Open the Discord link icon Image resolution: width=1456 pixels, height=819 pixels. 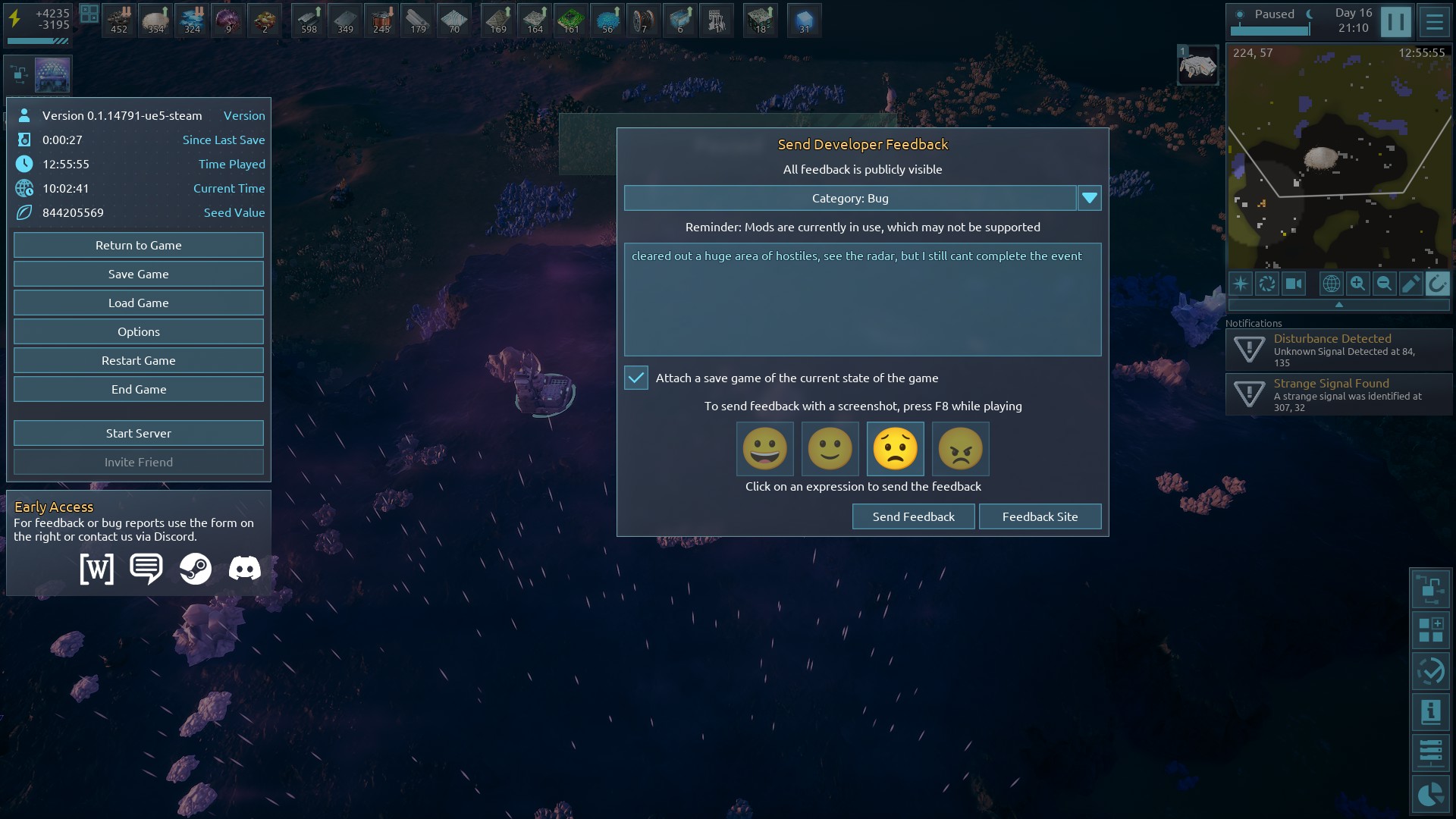tap(244, 568)
